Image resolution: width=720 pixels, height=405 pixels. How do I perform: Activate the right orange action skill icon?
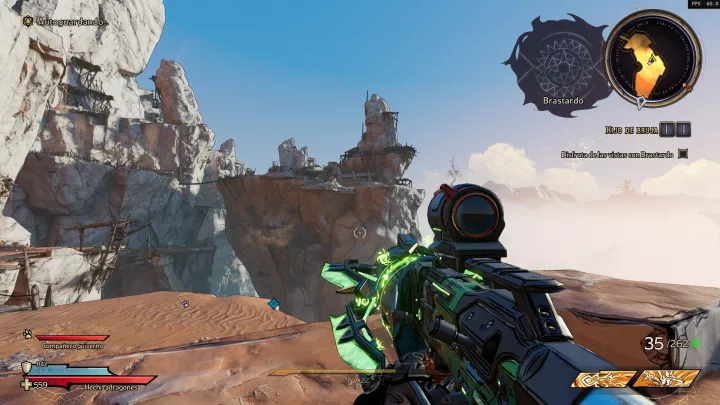pyautogui.click(x=666, y=379)
